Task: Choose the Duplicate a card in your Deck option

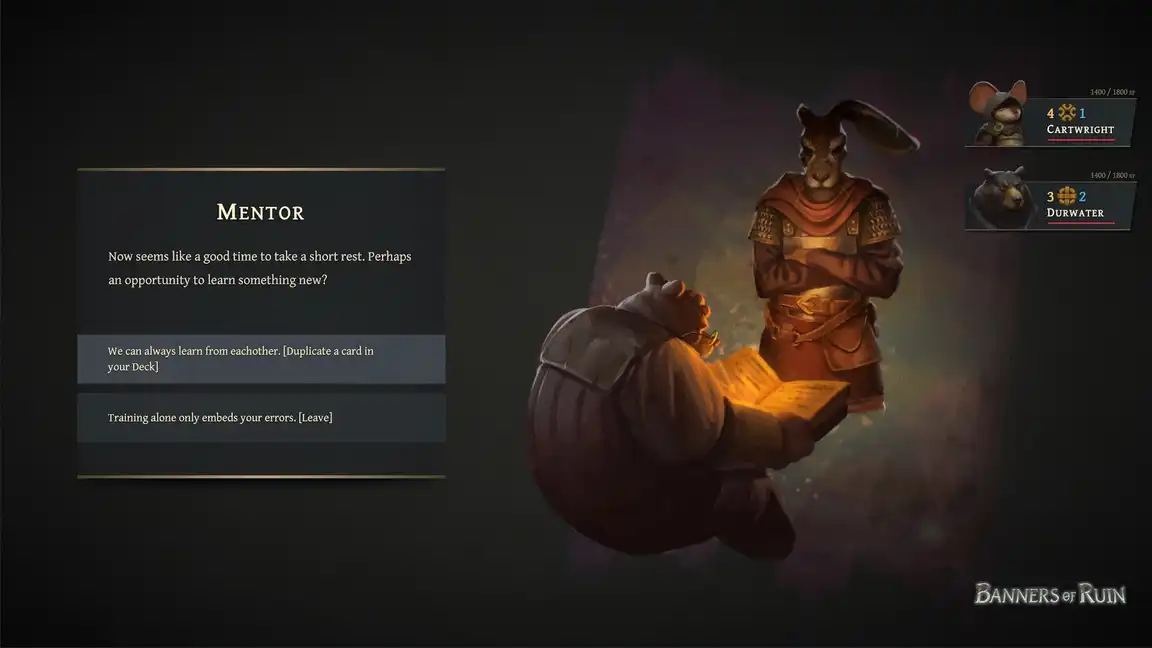Action: 261,359
